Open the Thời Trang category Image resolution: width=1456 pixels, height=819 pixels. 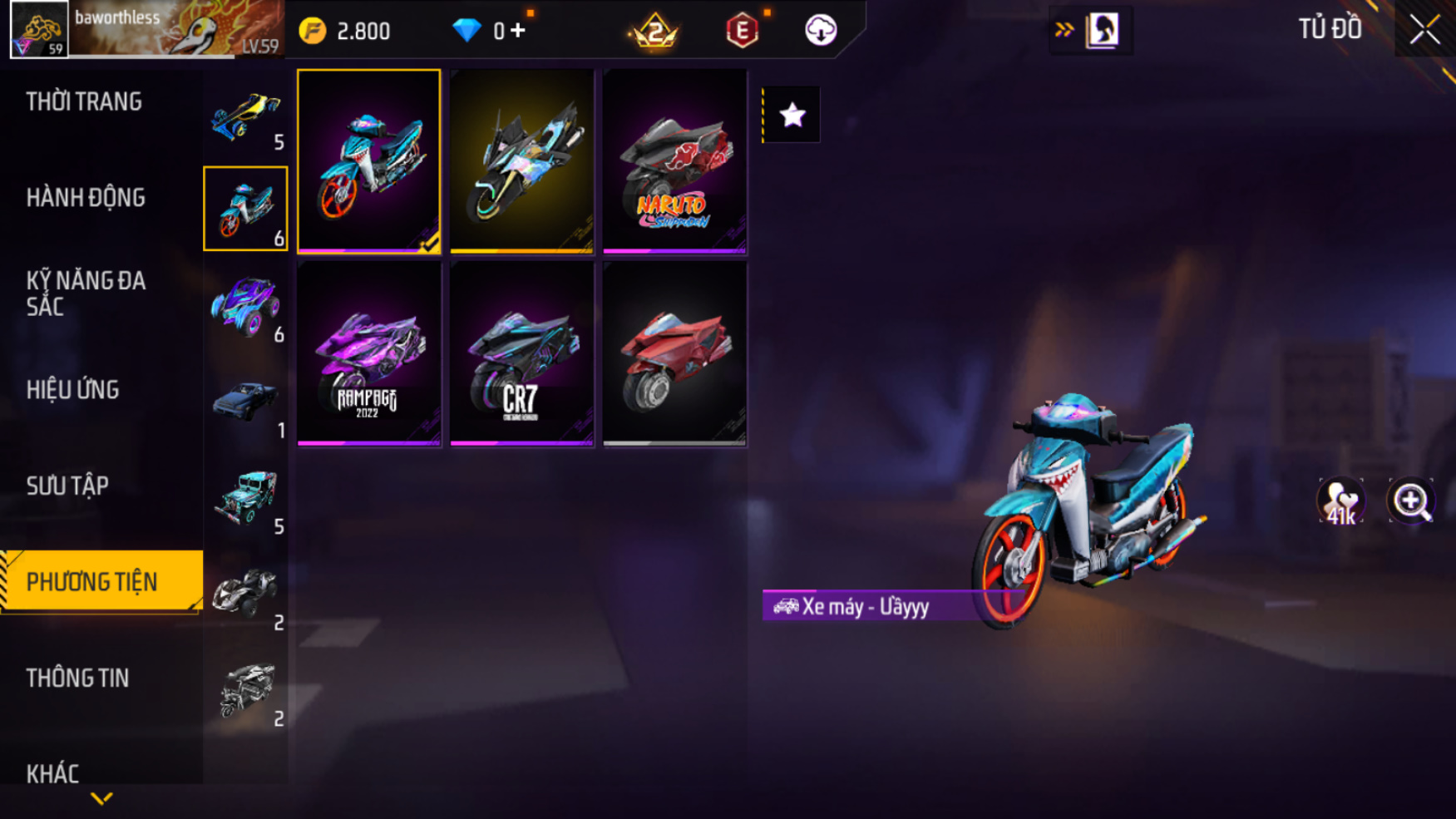pos(84,102)
